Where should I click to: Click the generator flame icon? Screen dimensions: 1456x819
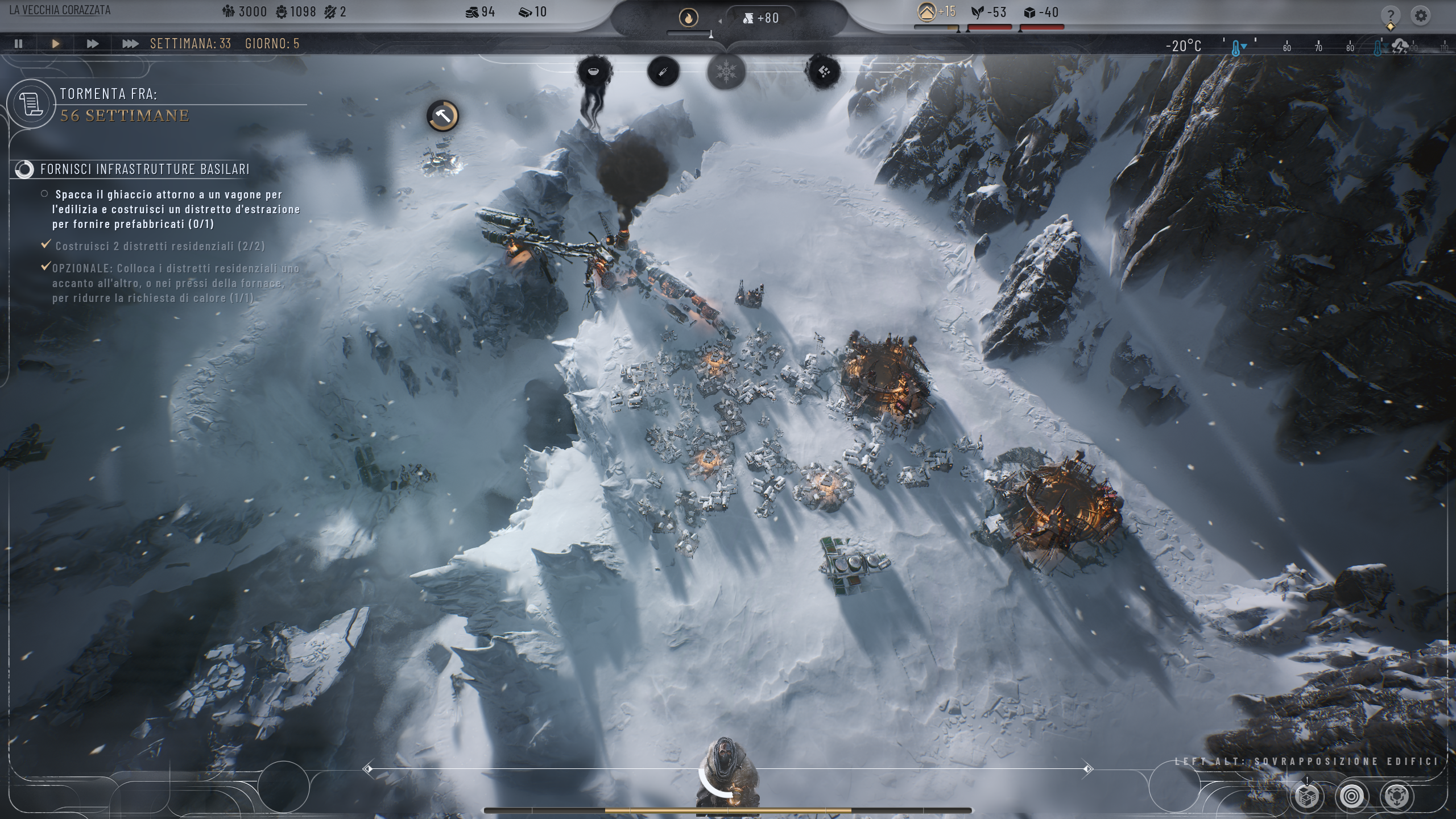click(x=689, y=18)
